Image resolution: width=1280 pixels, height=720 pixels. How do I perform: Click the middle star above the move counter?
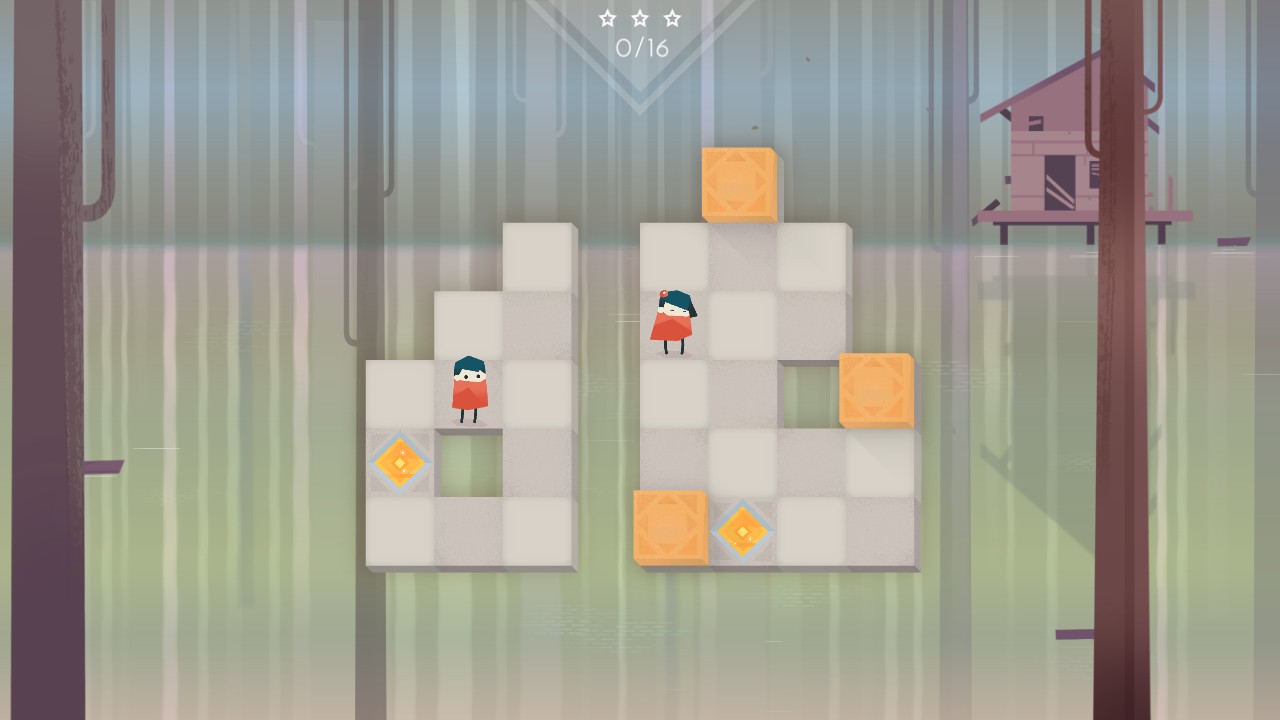[x=639, y=17]
